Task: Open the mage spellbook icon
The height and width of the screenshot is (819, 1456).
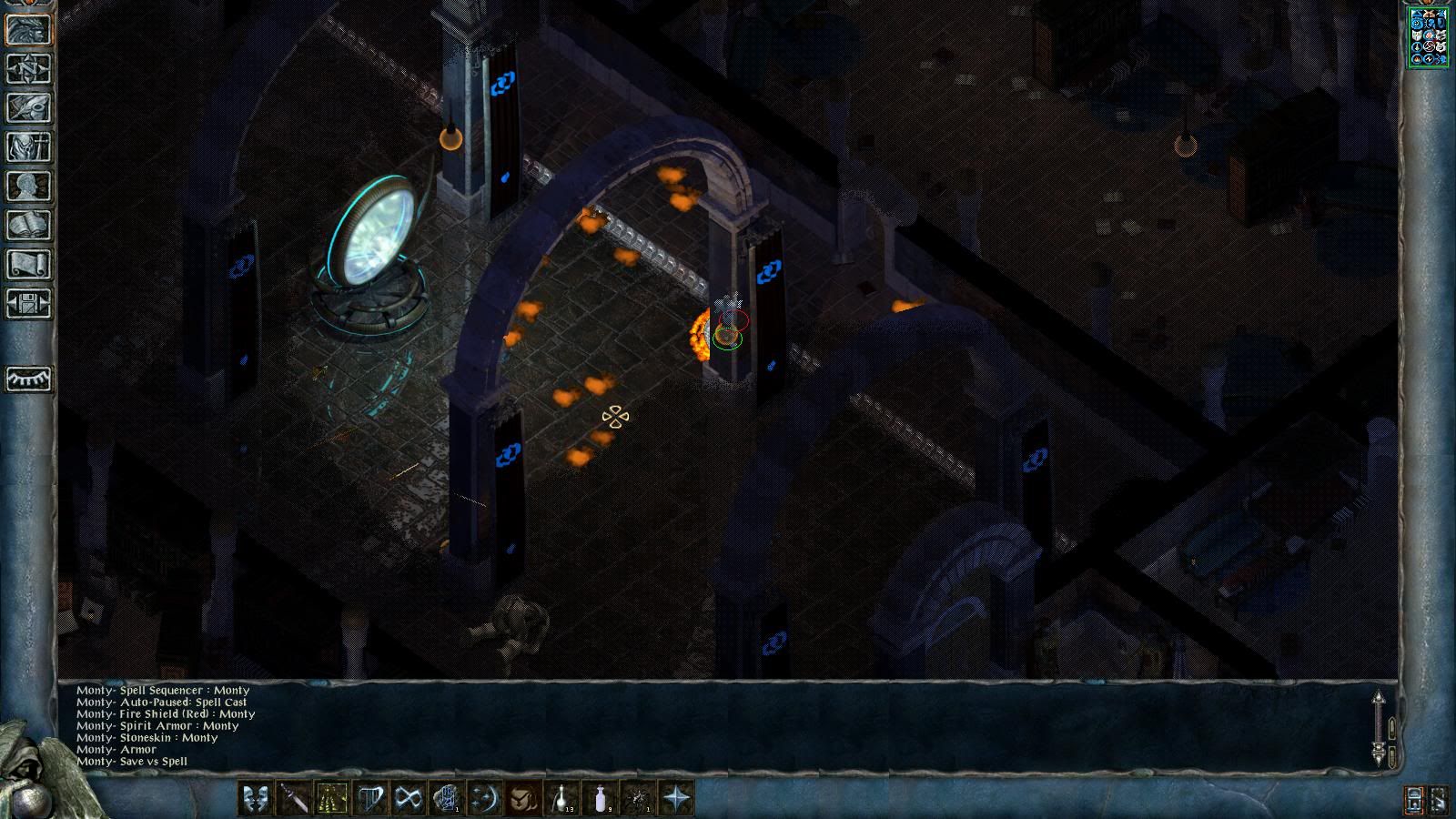Action: click(x=28, y=225)
